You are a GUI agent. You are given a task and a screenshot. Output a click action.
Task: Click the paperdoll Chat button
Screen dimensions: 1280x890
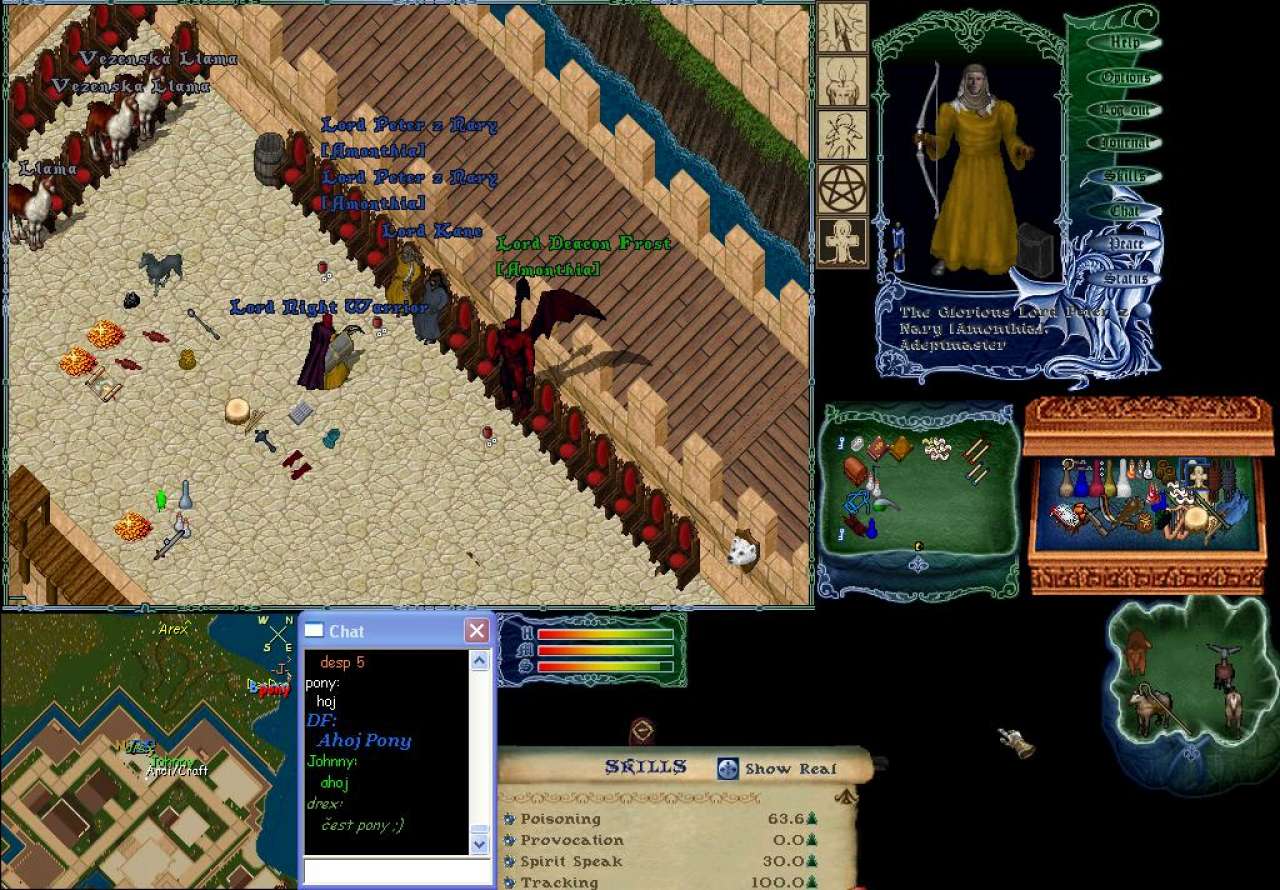click(x=1125, y=211)
